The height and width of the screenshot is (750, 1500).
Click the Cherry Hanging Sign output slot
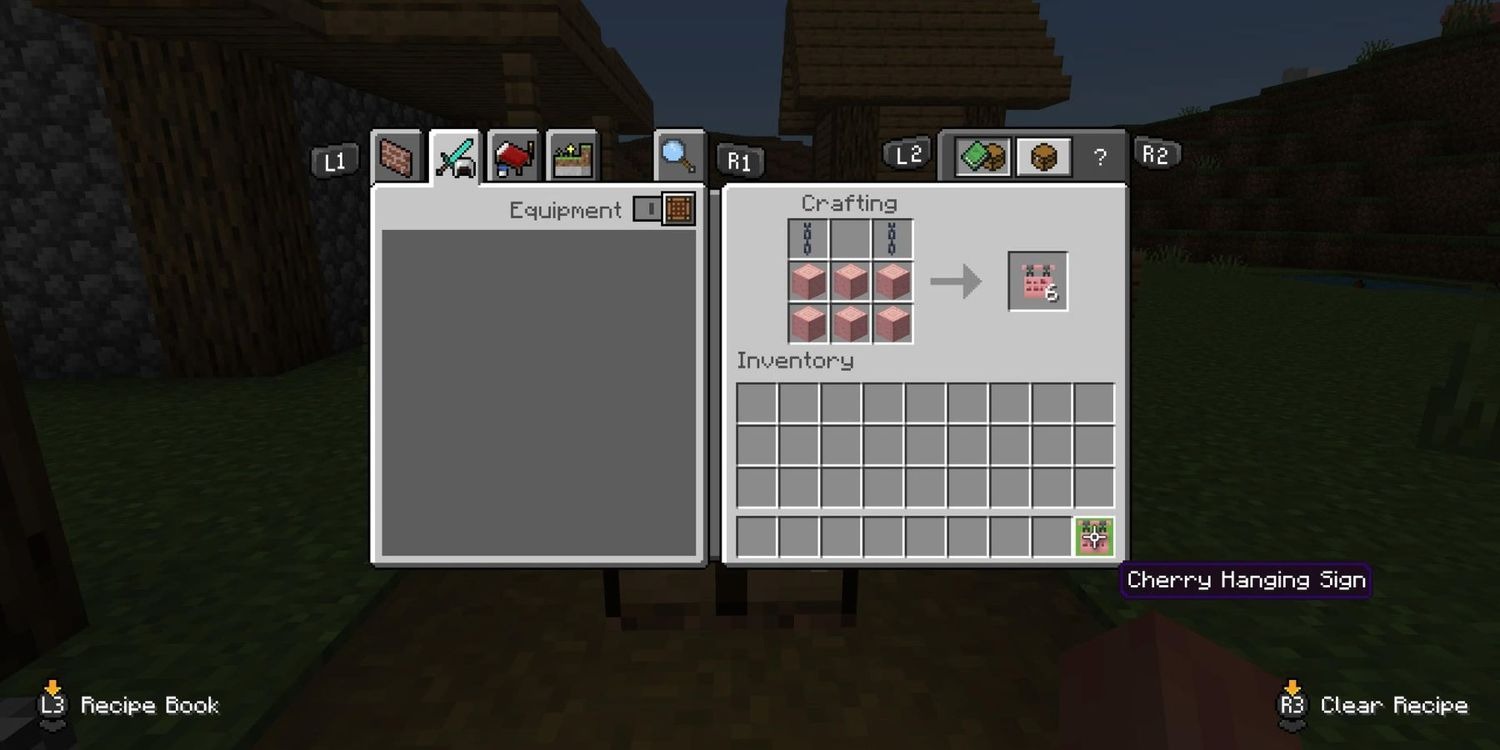click(1037, 280)
